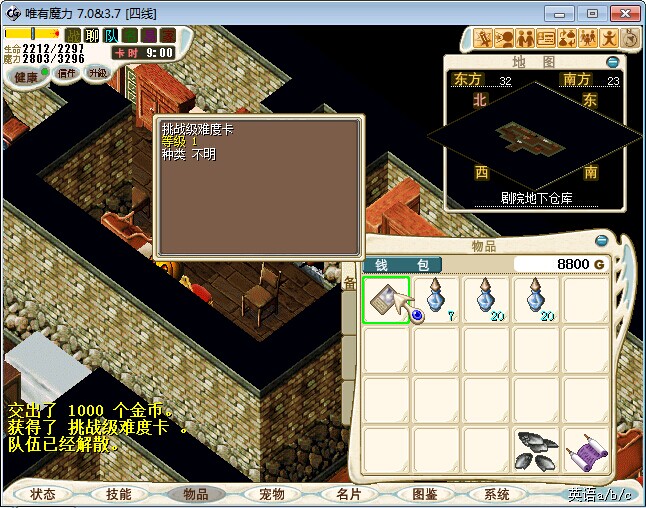Select the purple scroll item
Screen dimensions: 646x508
tap(586, 451)
